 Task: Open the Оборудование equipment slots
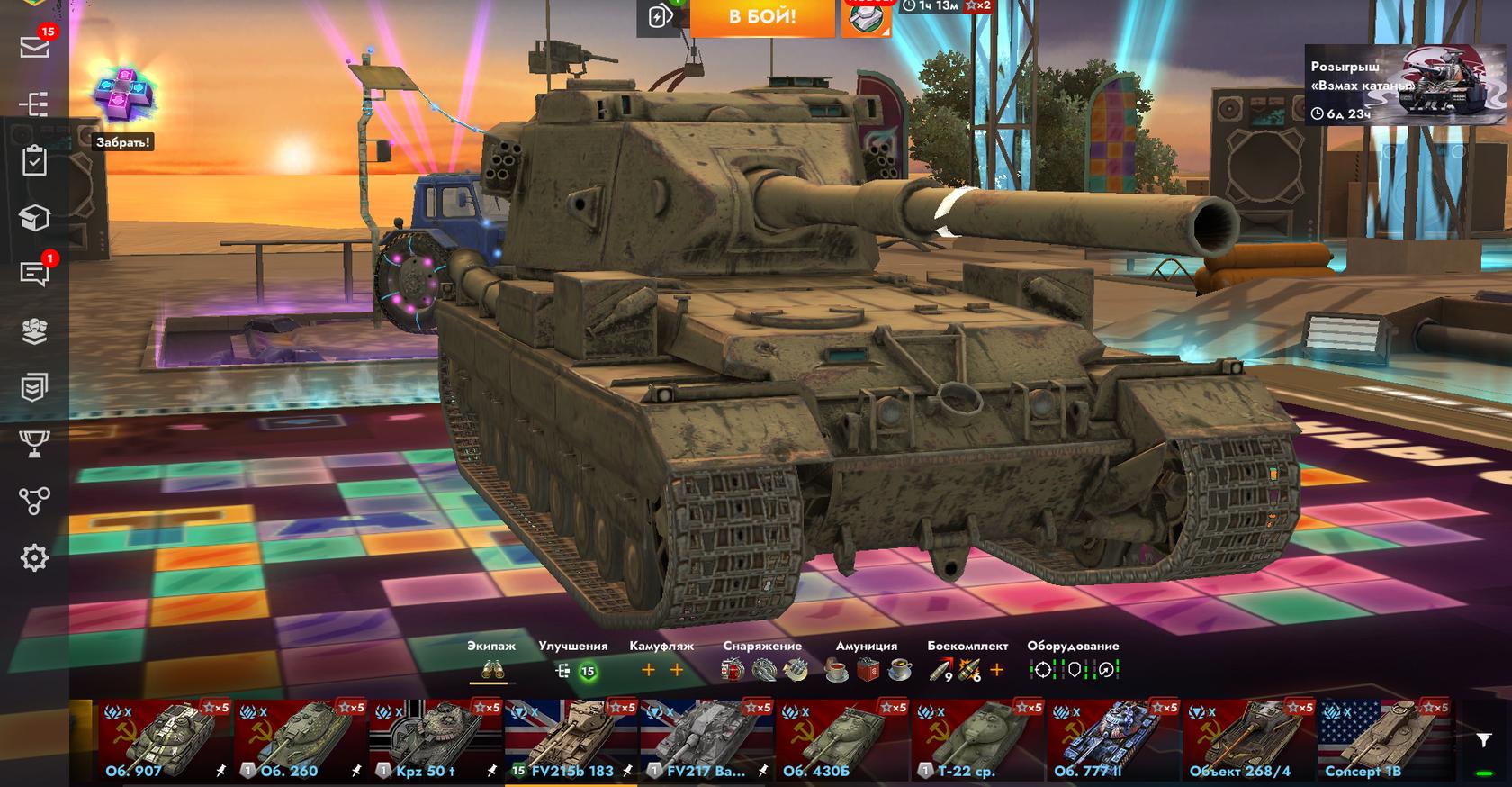[1073, 670]
